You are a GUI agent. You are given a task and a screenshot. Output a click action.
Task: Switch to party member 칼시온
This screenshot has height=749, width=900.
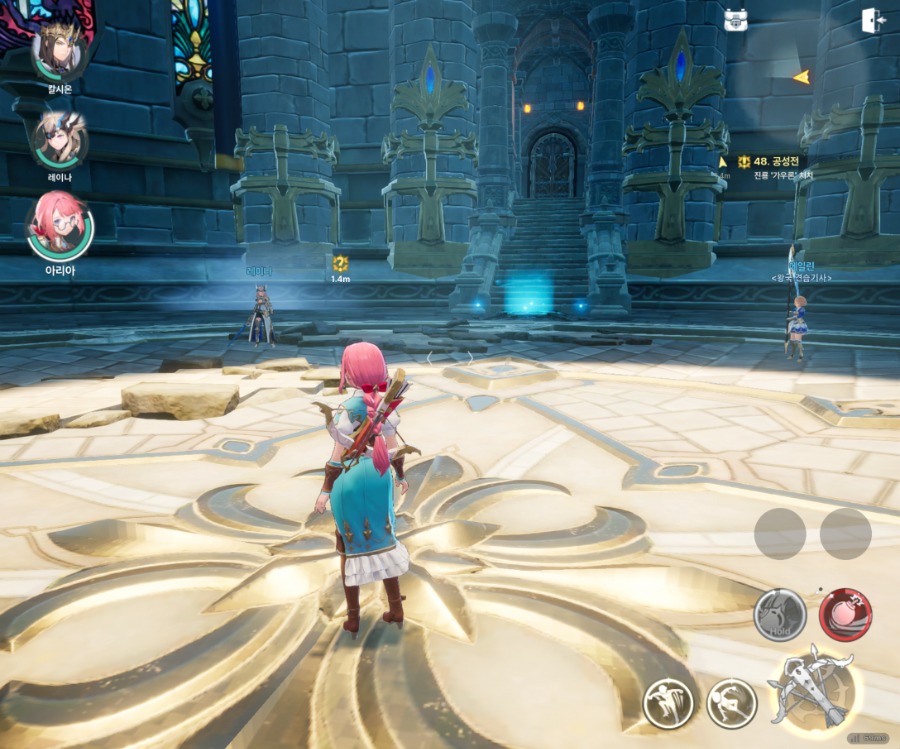click(59, 50)
